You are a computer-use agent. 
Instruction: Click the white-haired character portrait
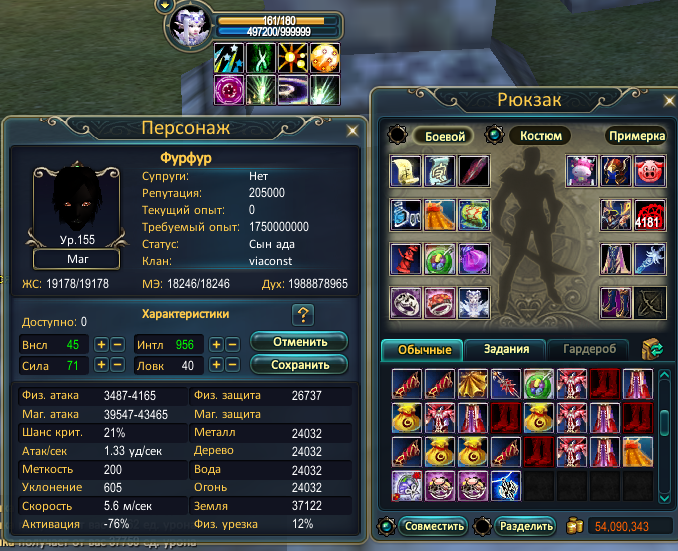(189, 27)
